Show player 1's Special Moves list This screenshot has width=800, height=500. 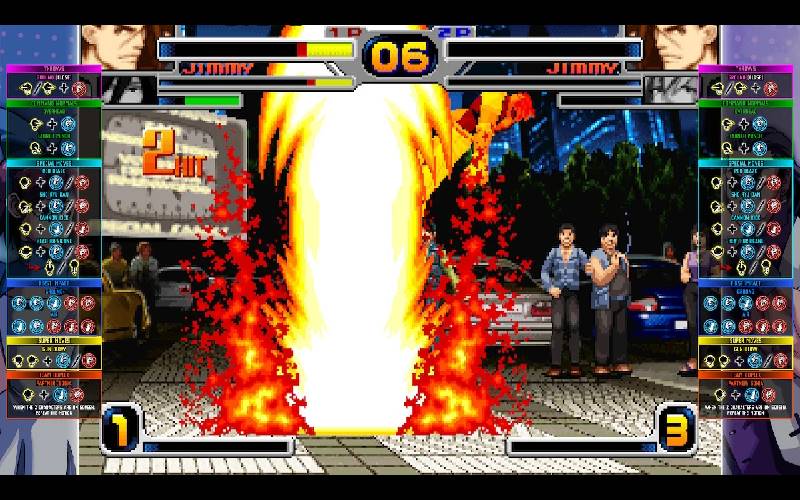coord(54,162)
